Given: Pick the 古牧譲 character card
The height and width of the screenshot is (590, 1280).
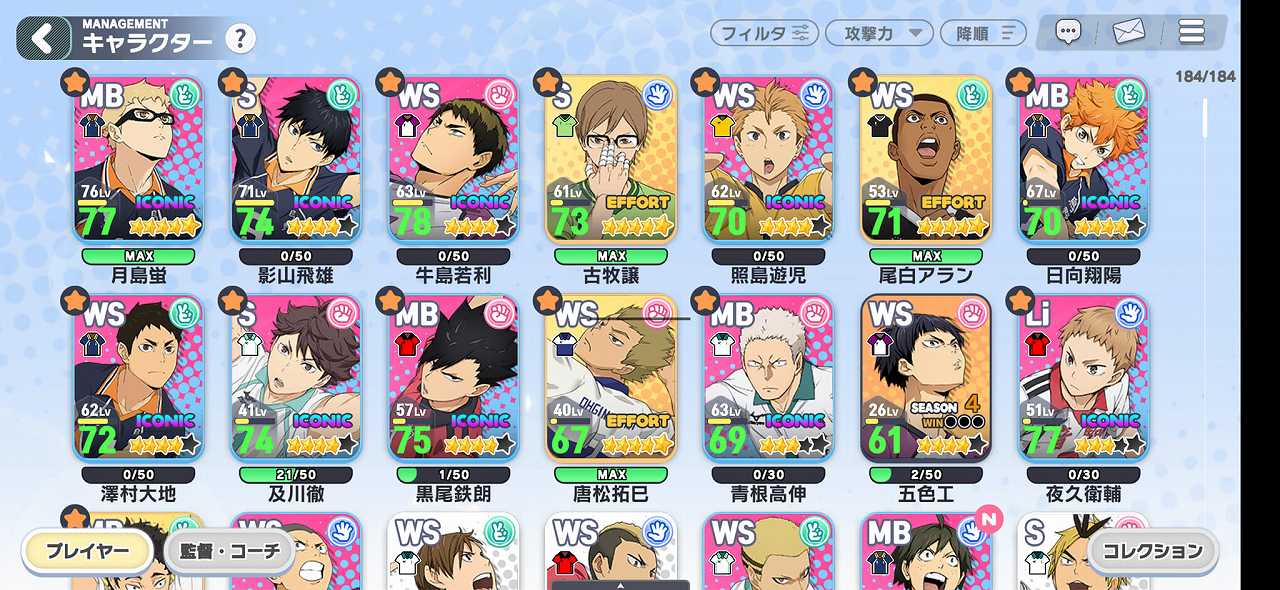Looking at the screenshot, I should click(x=611, y=160).
